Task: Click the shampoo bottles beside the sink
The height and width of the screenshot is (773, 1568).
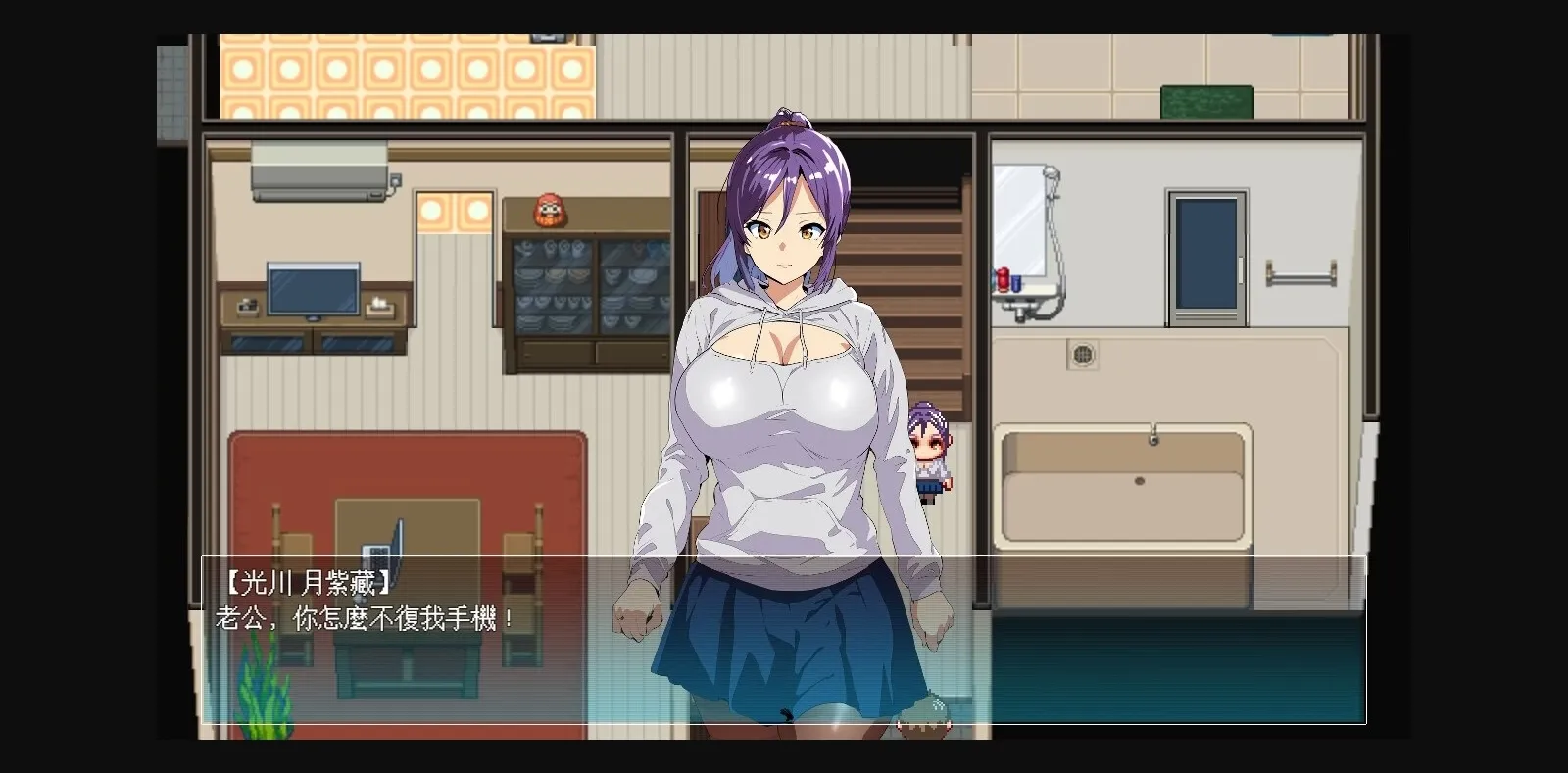Action: tap(1005, 279)
